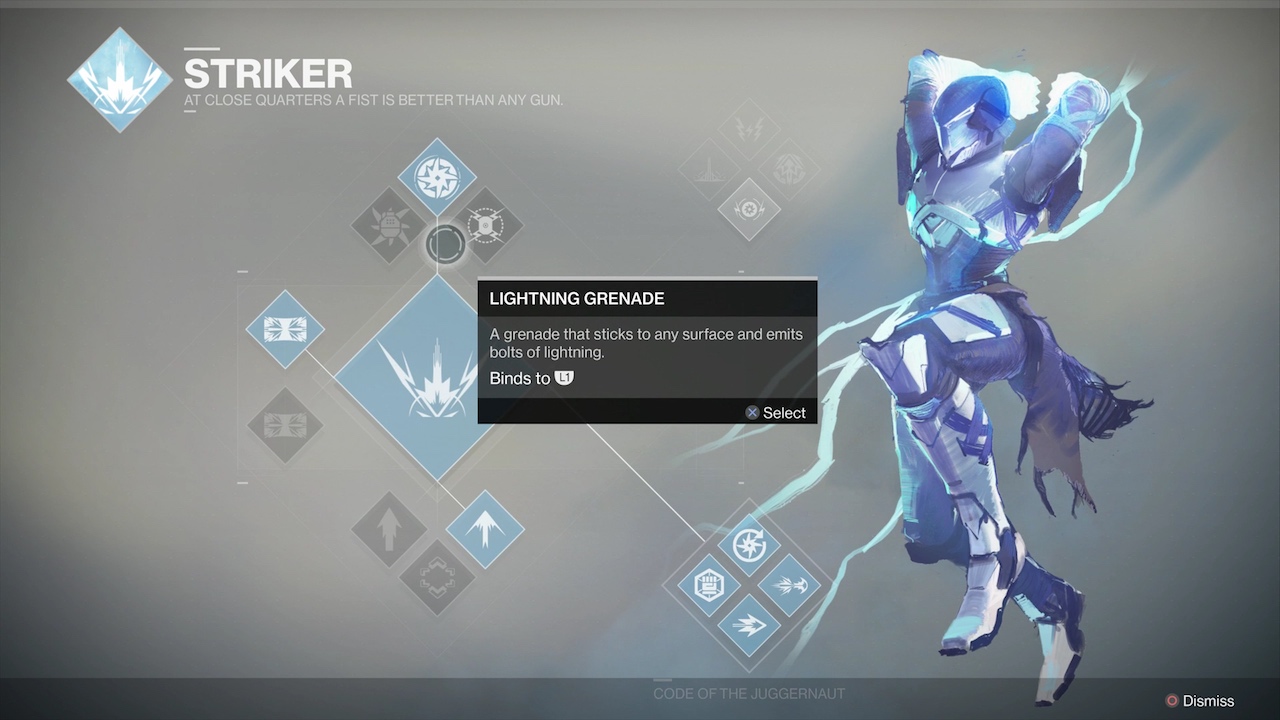The height and width of the screenshot is (720, 1280).
Task: Pick the greyed circling-chevrons lift icon
Action: (x=437, y=577)
